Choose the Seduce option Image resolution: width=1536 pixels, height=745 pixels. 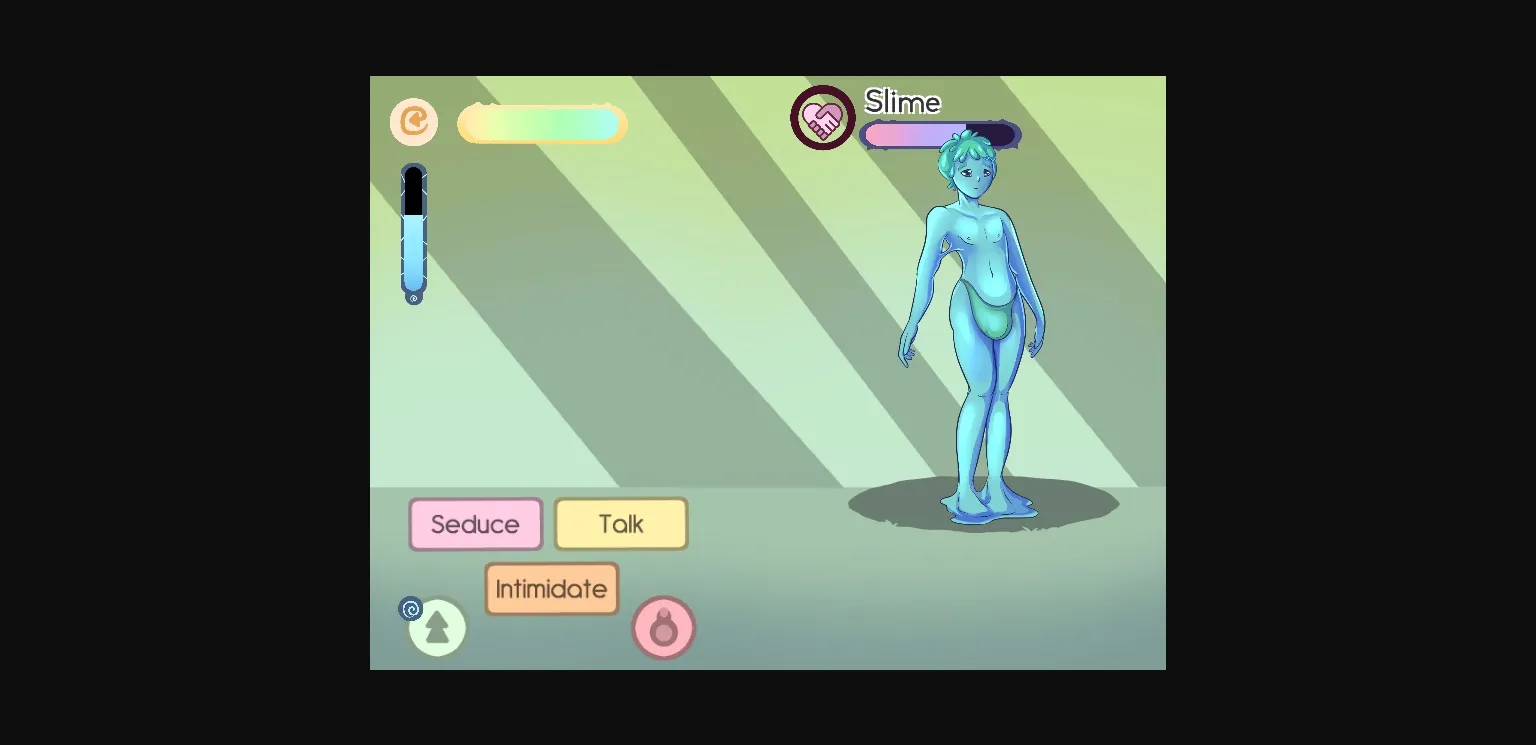pyautogui.click(x=476, y=523)
